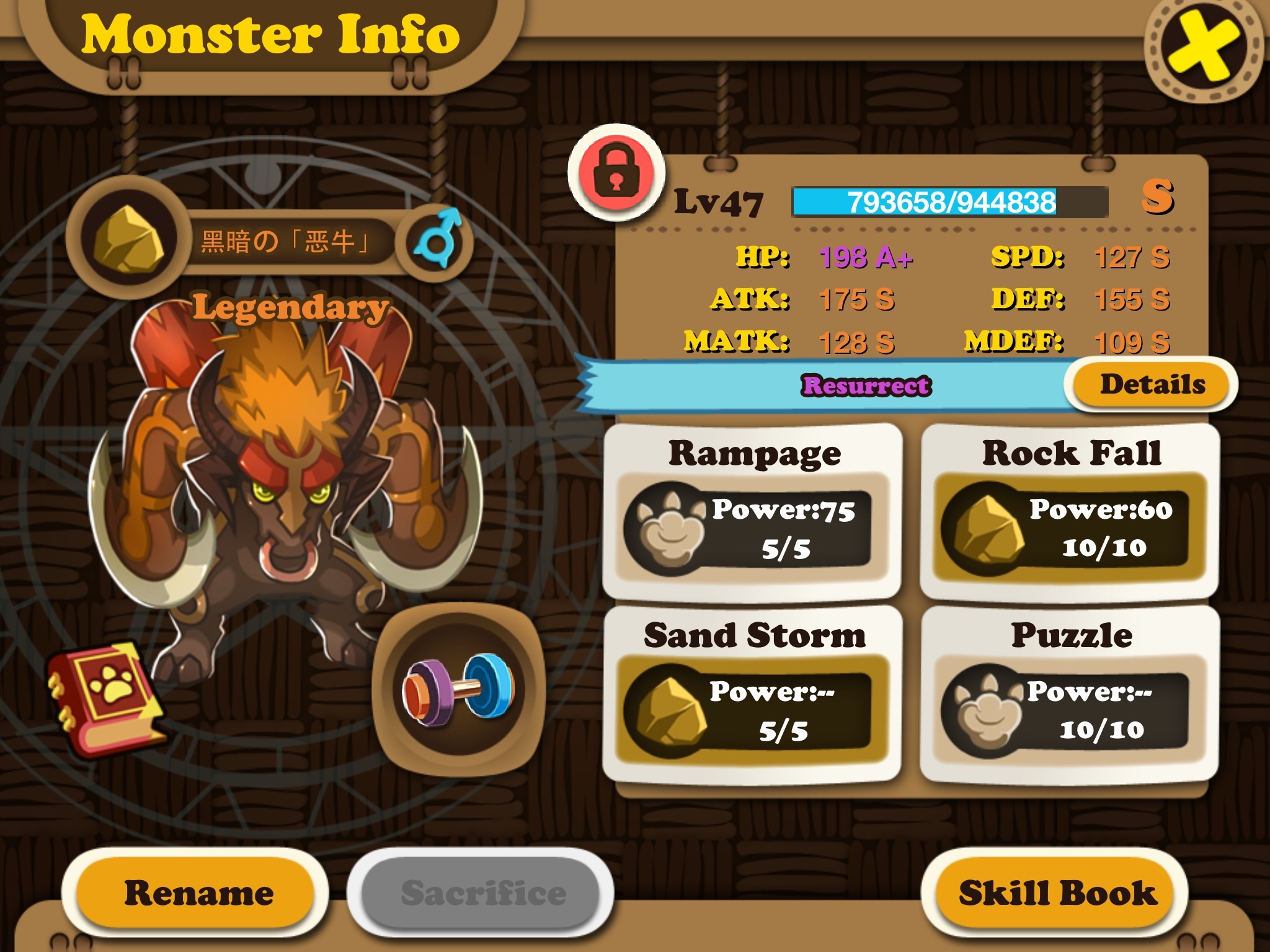
Task: Choose the Puzzle skill card
Action: (1070, 694)
